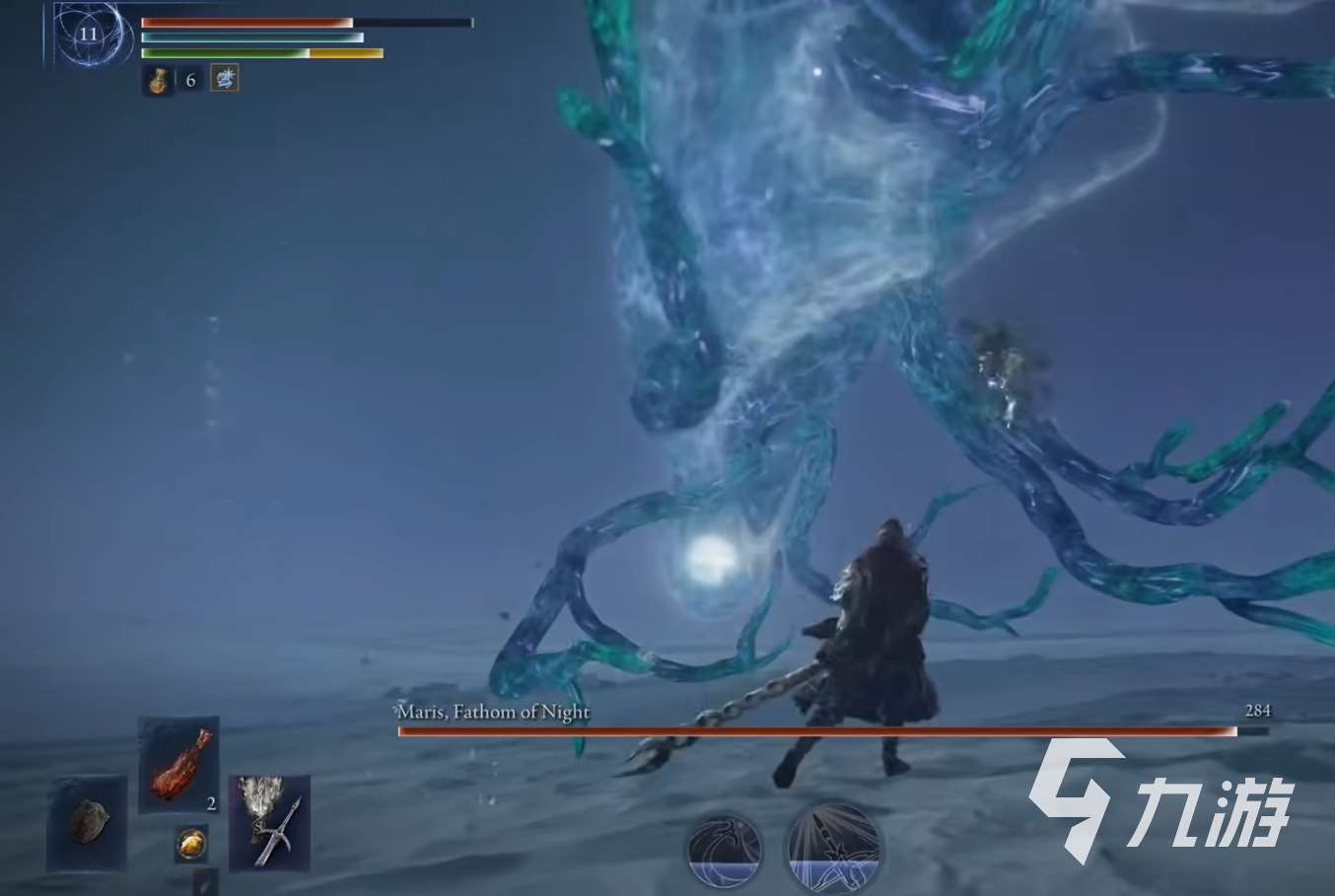Use the golden flask icon
Viewport: 1335px width, 896px height.
pyautogui.click(x=158, y=80)
